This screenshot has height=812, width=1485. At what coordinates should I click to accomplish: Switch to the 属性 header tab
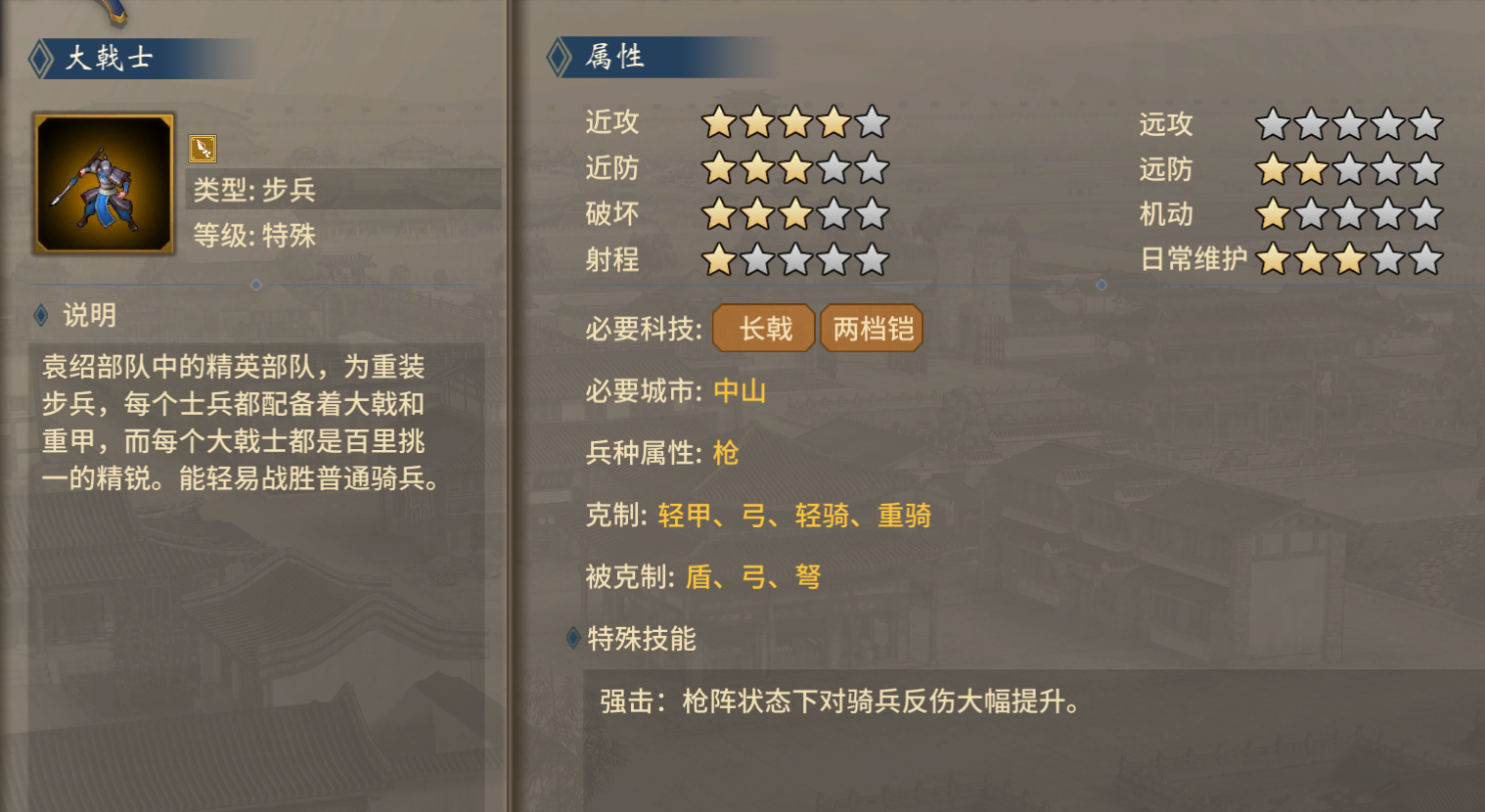(614, 59)
